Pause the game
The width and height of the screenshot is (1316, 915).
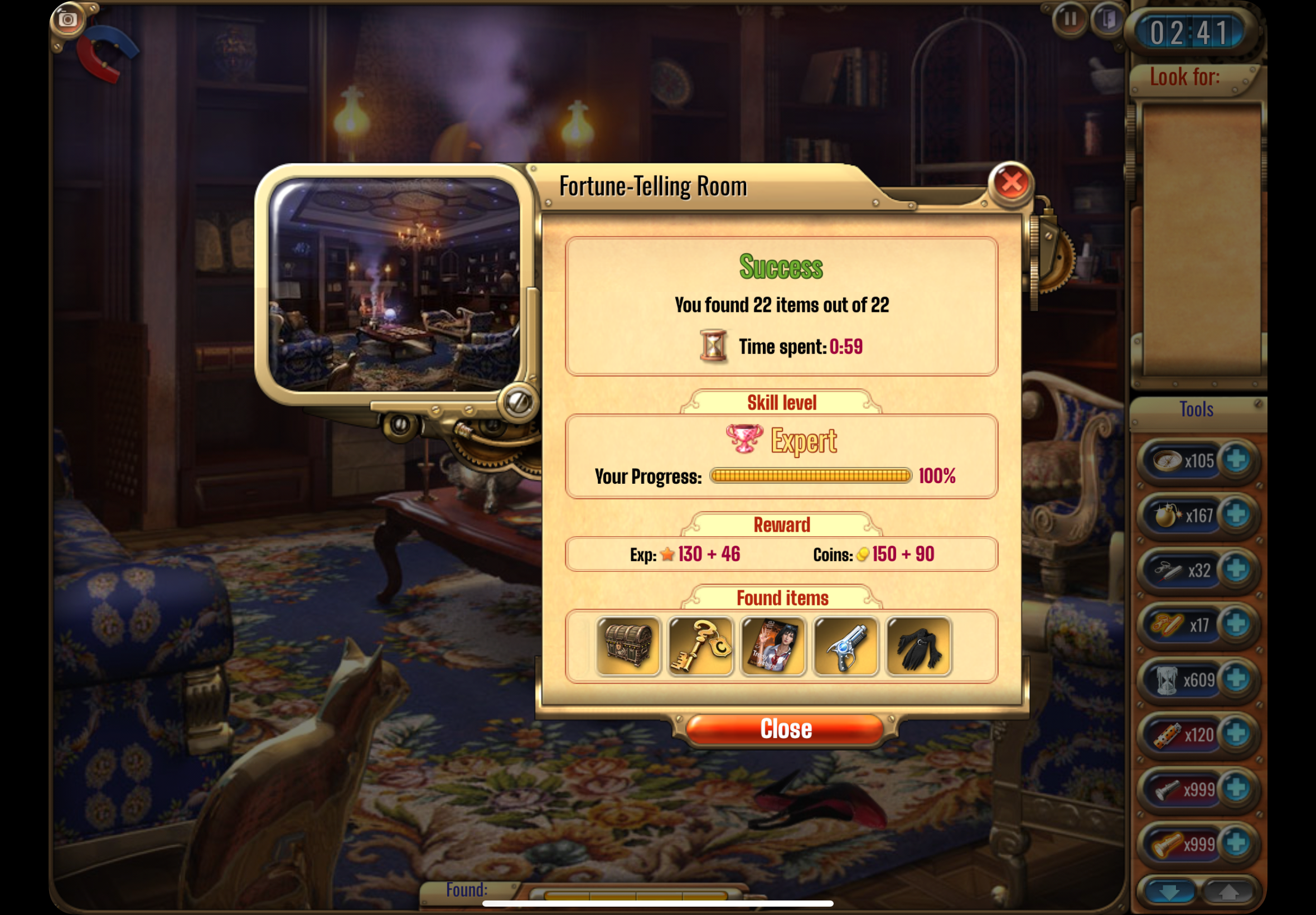point(1069,20)
